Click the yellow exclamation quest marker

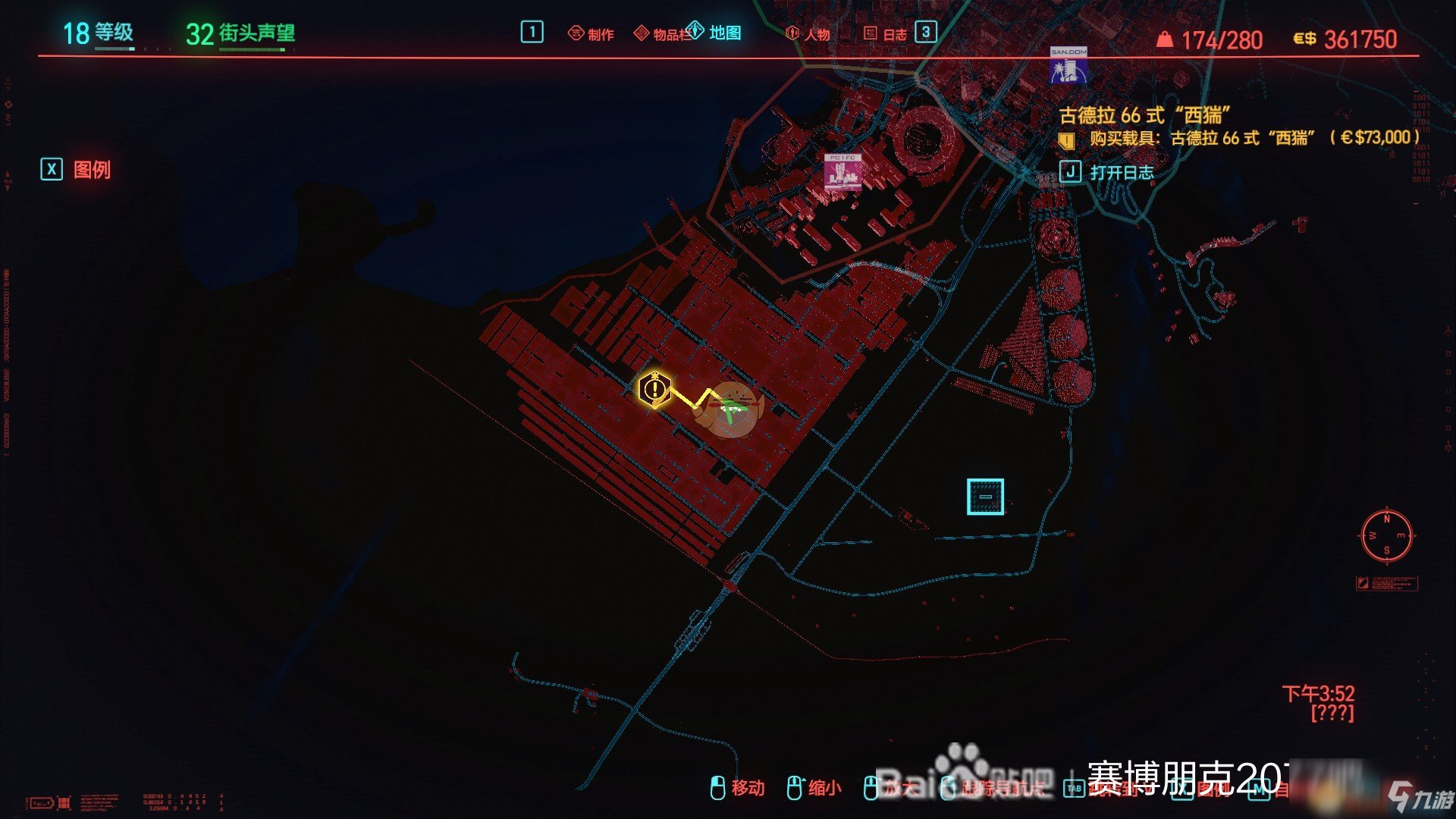click(x=654, y=390)
